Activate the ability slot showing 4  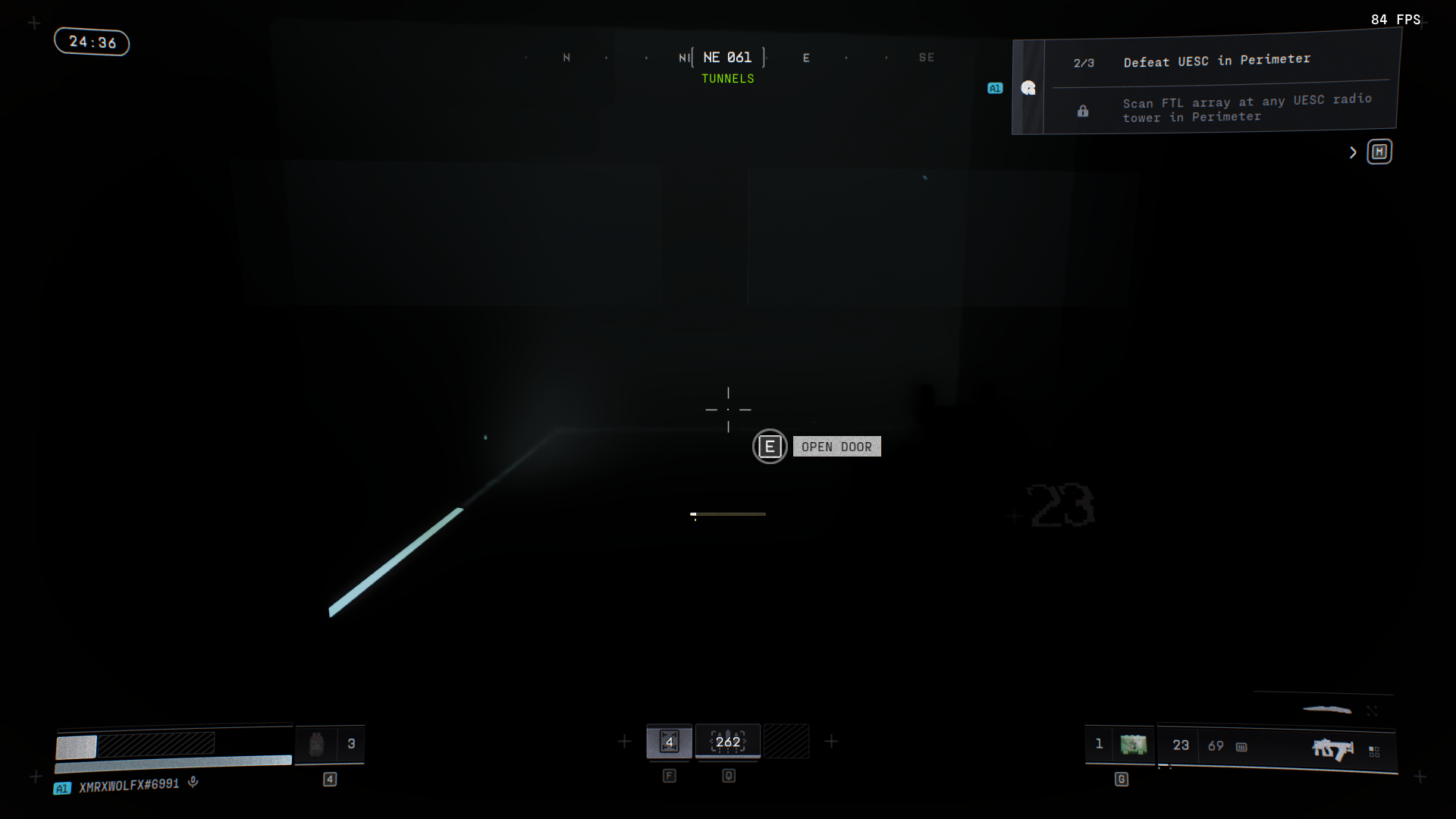[669, 742]
